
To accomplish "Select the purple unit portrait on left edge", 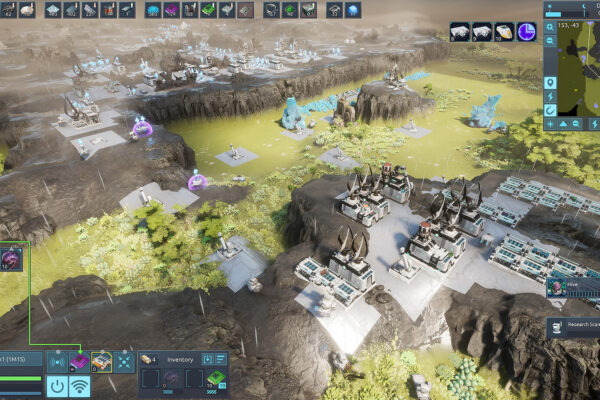I will [x=11, y=258].
